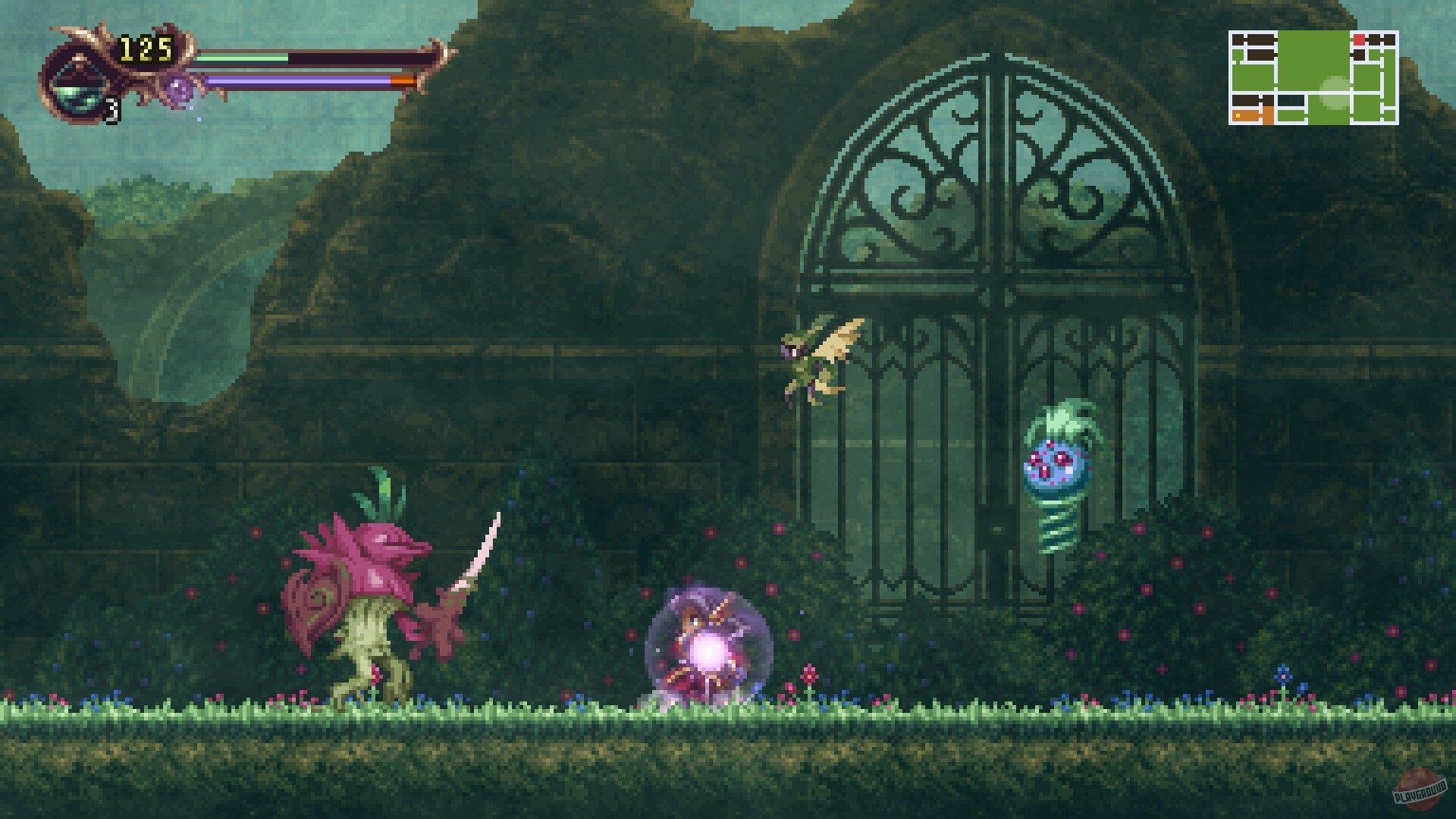Click the yellow 125 currency counter
Screen dimensions: 1456x819
(x=146, y=48)
